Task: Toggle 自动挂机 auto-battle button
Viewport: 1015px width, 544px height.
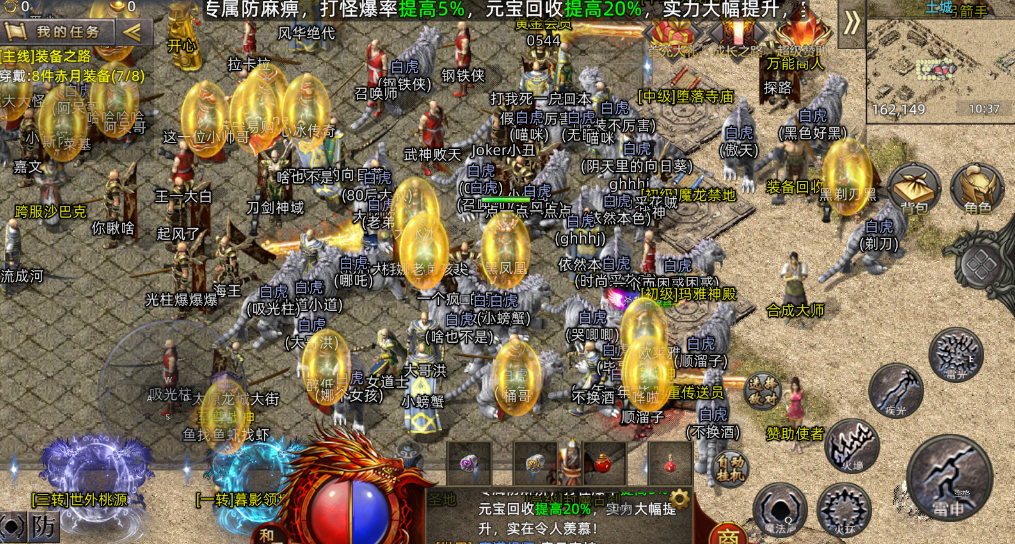Action: [732, 468]
